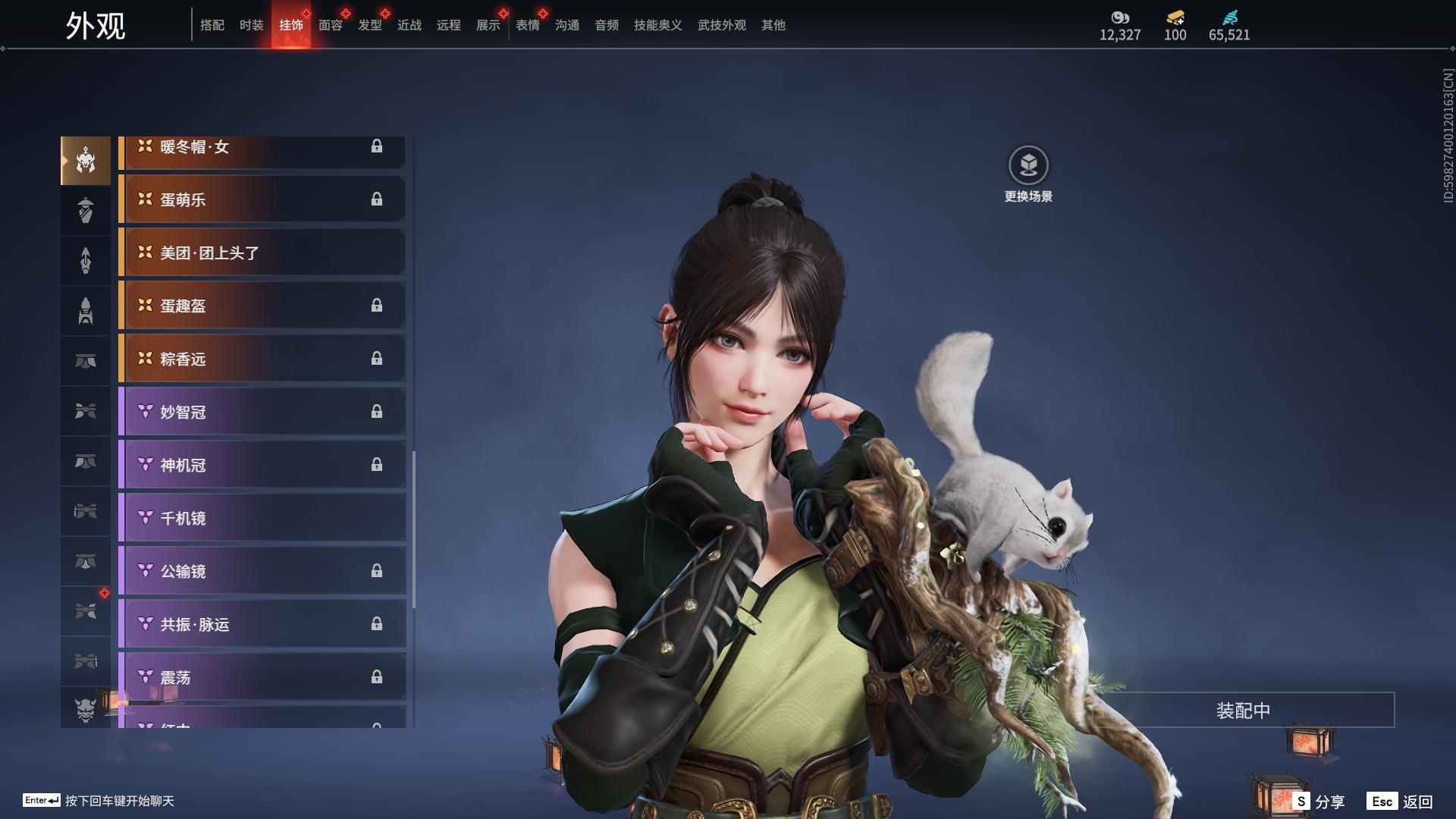Open the 分享 share option

pos(1319,801)
